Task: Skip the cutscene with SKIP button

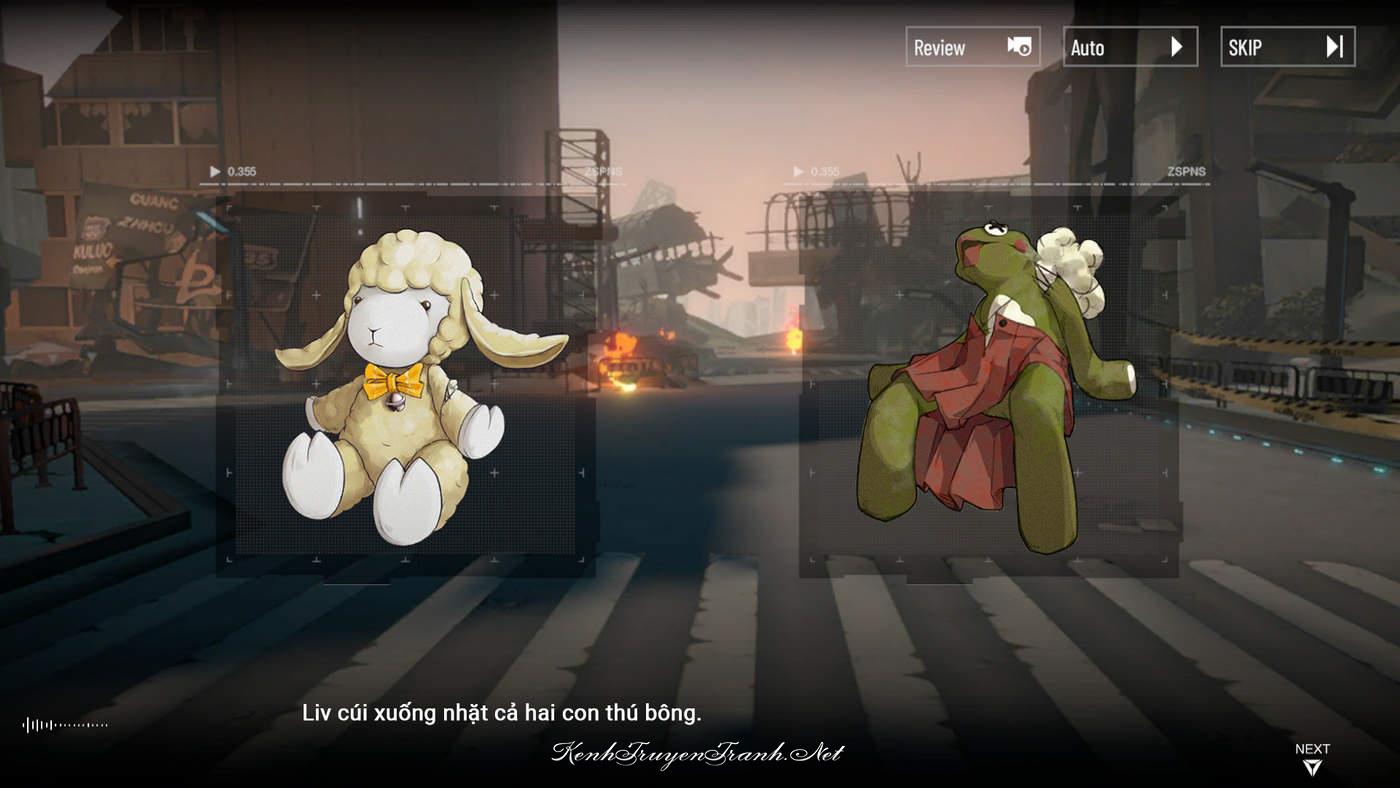Action: click(1287, 47)
